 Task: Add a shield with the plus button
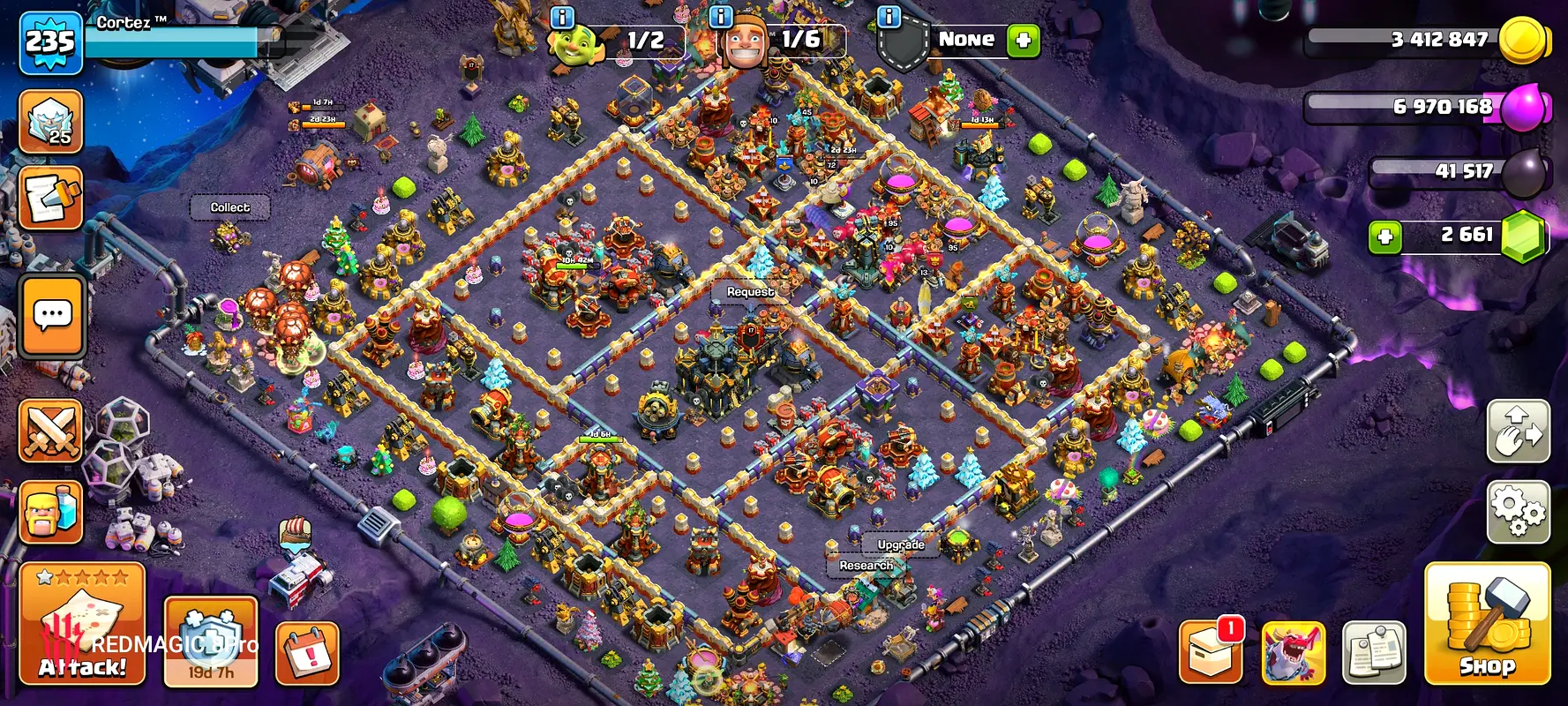[1024, 41]
